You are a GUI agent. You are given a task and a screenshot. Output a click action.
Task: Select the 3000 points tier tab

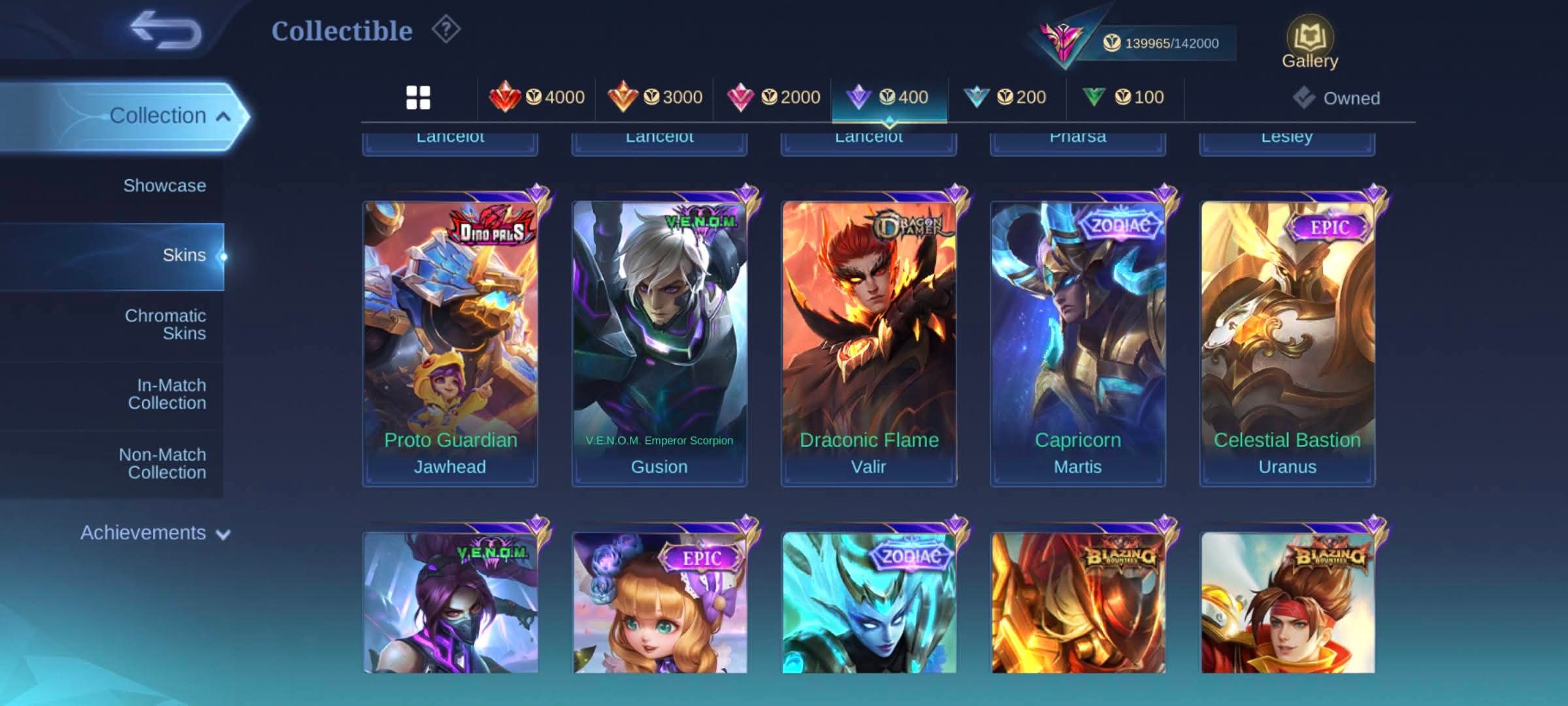(x=655, y=98)
